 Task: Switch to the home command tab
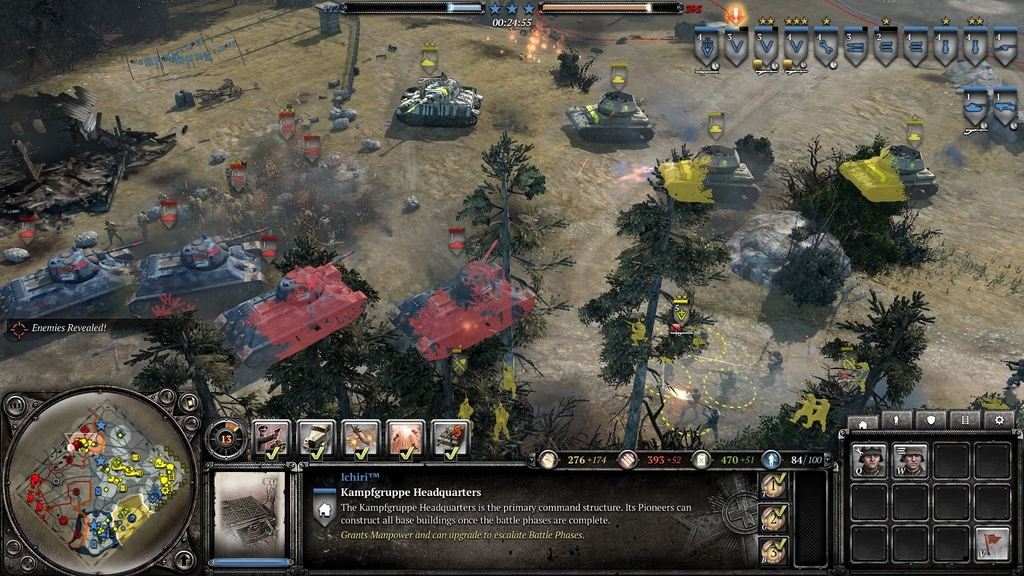point(863,421)
